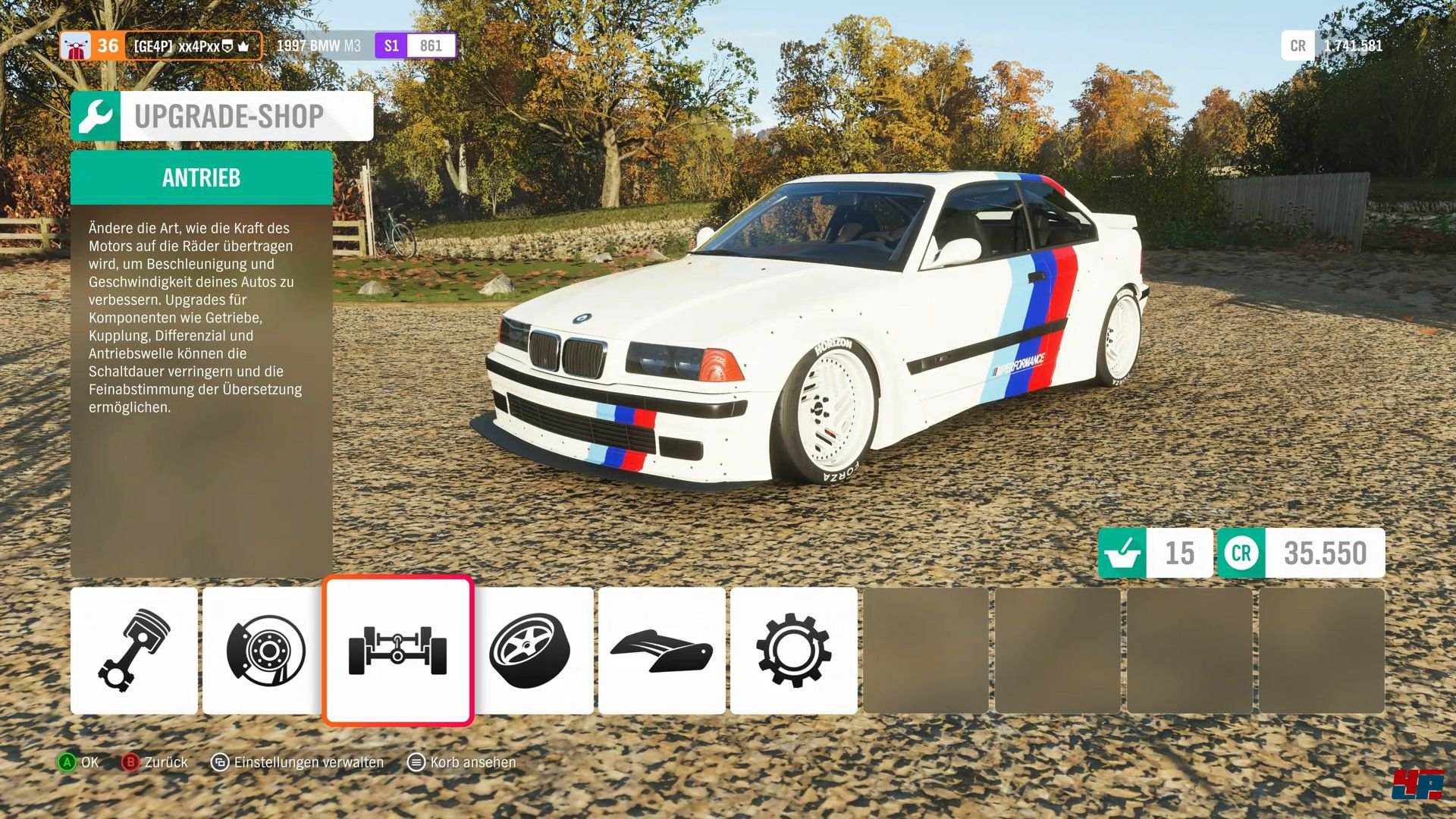1456x819 pixels.
Task: Select the aero body kit category
Action: click(661, 650)
